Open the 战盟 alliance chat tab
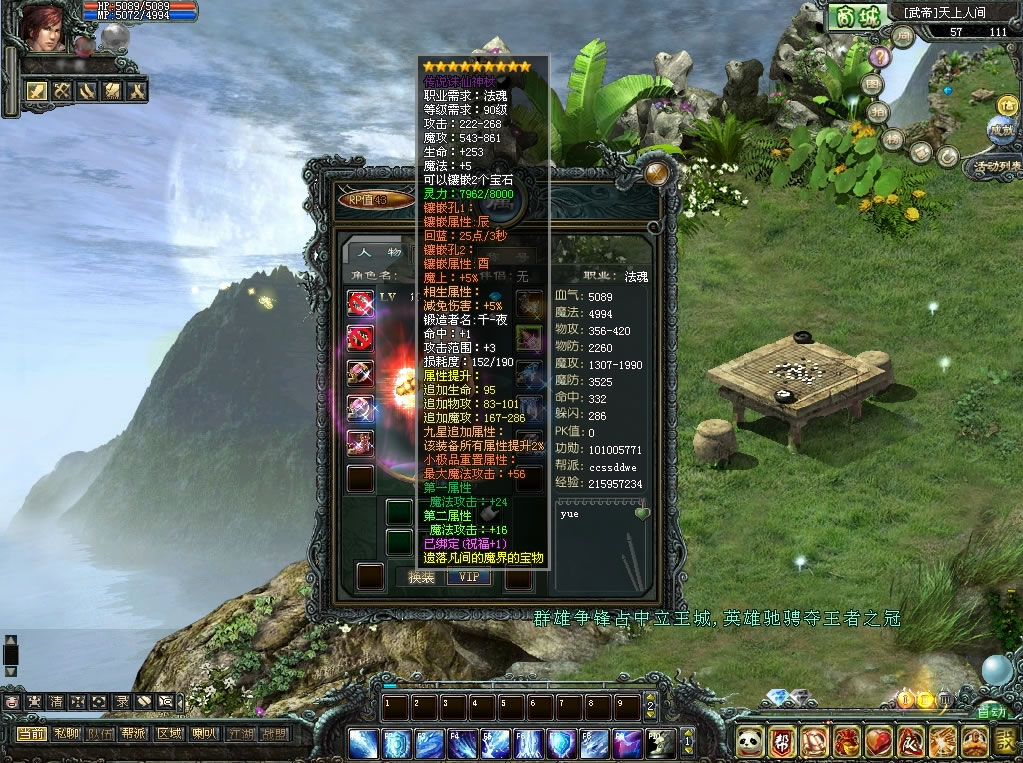The height and width of the screenshot is (763, 1023). (273, 733)
